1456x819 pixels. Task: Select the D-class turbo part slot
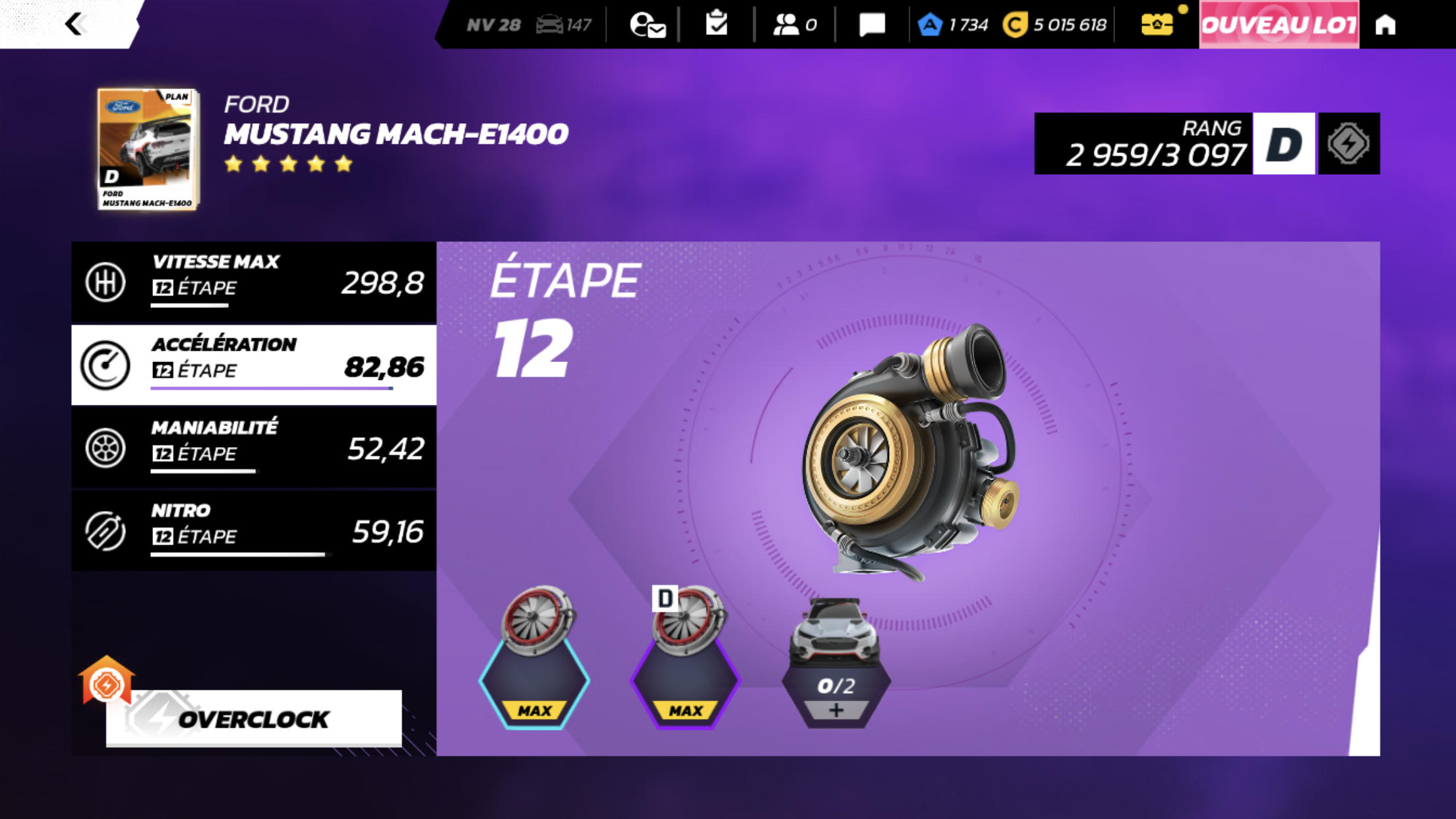(685, 659)
